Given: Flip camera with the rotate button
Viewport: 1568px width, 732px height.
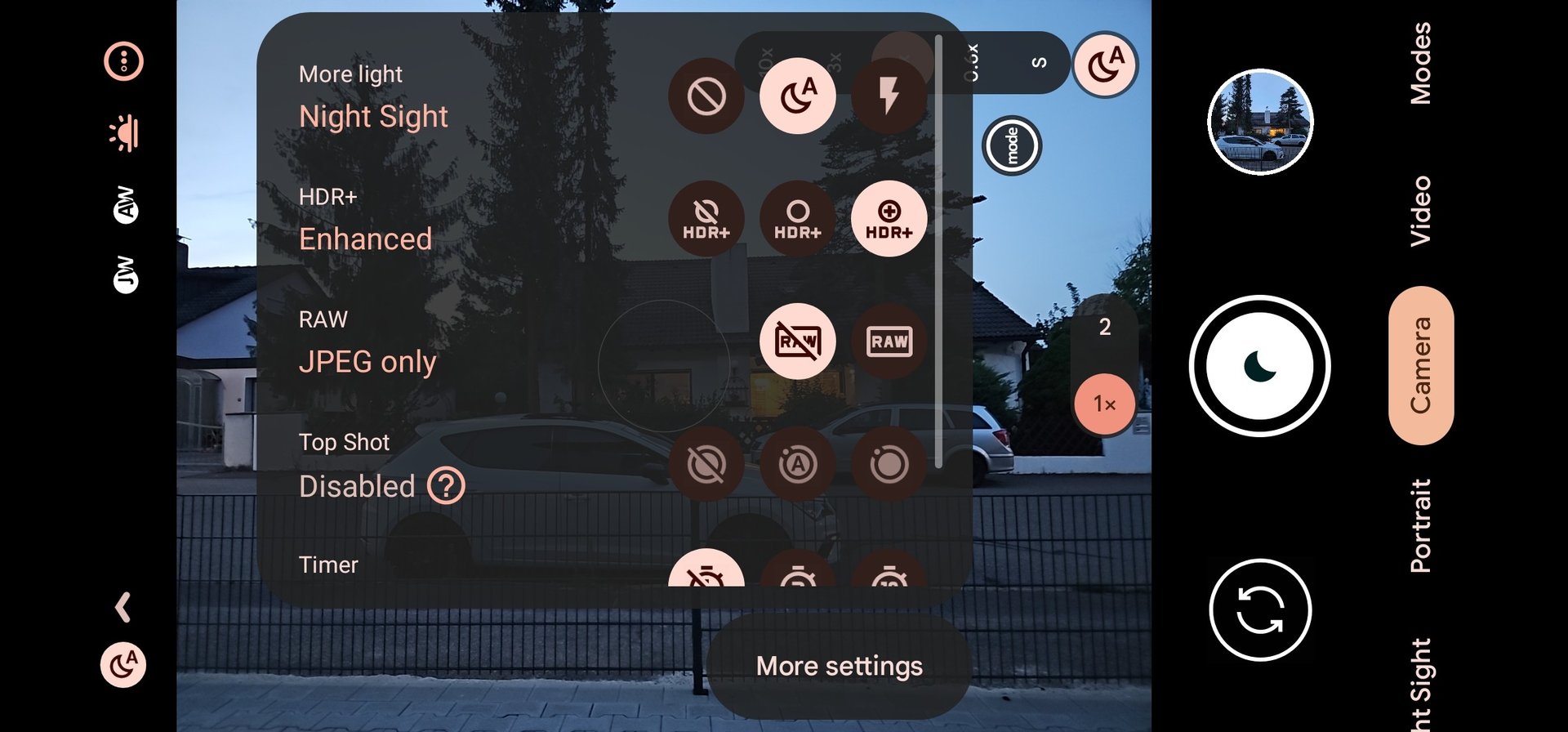Looking at the screenshot, I should (x=1259, y=609).
